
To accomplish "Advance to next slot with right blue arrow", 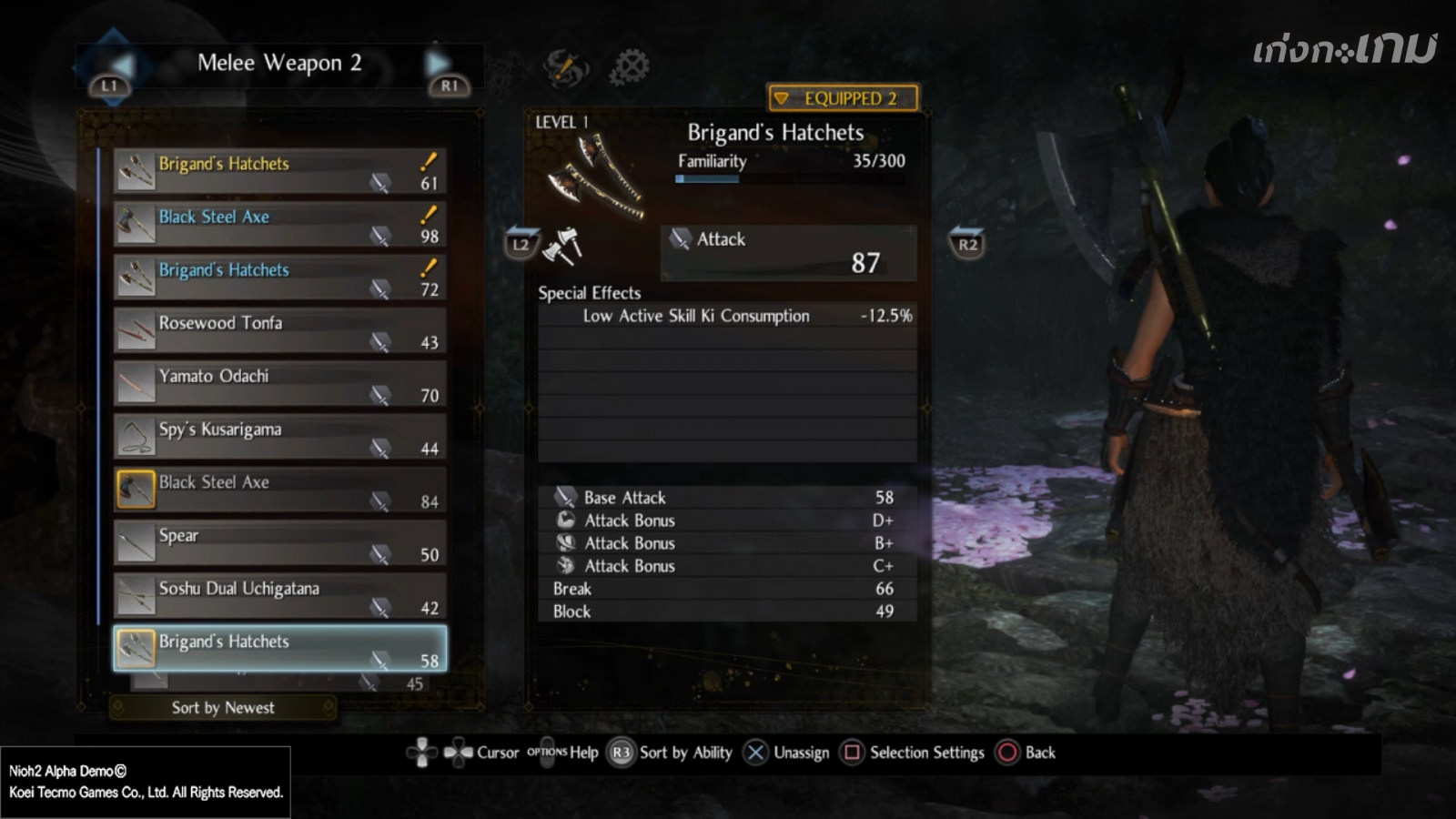I will (x=439, y=64).
